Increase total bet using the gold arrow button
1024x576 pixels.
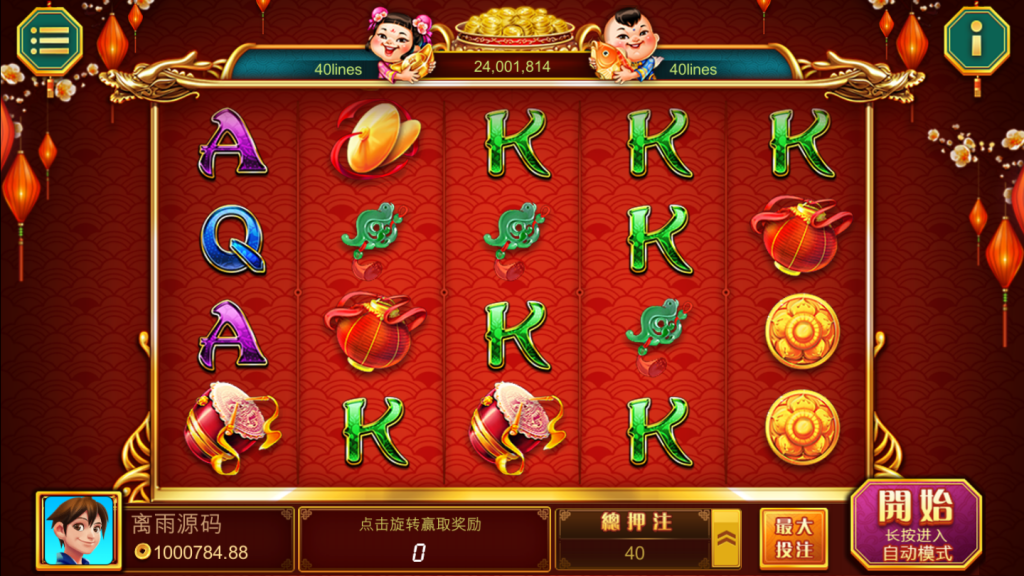click(x=725, y=539)
